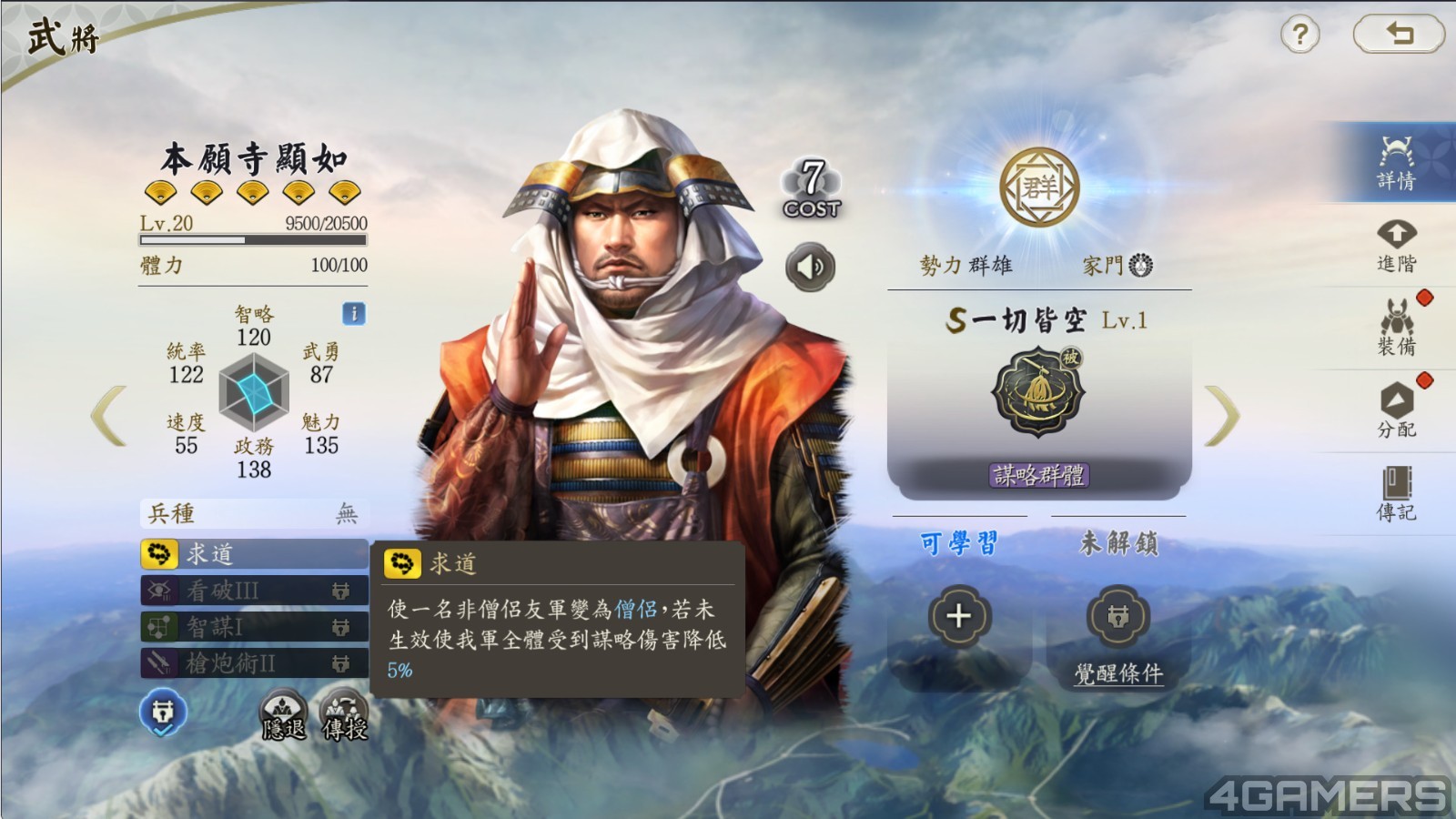
Task: Show the previous general with left arrow
Action: pos(109,417)
